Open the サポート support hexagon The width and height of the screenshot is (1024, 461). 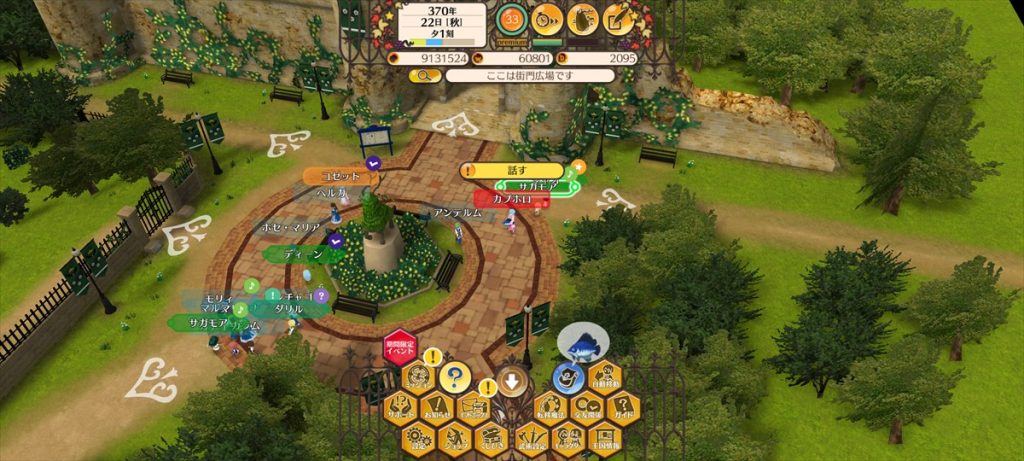point(400,407)
